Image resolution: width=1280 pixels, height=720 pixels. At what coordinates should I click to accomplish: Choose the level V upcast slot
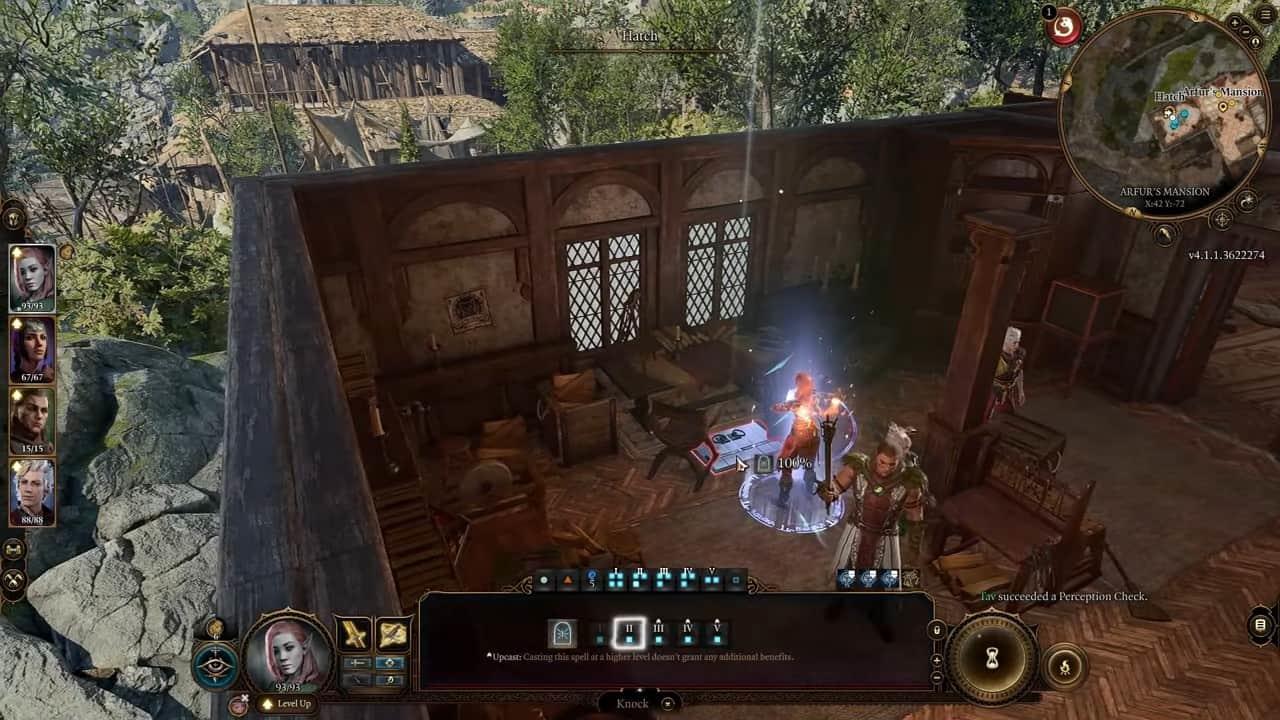(x=716, y=632)
